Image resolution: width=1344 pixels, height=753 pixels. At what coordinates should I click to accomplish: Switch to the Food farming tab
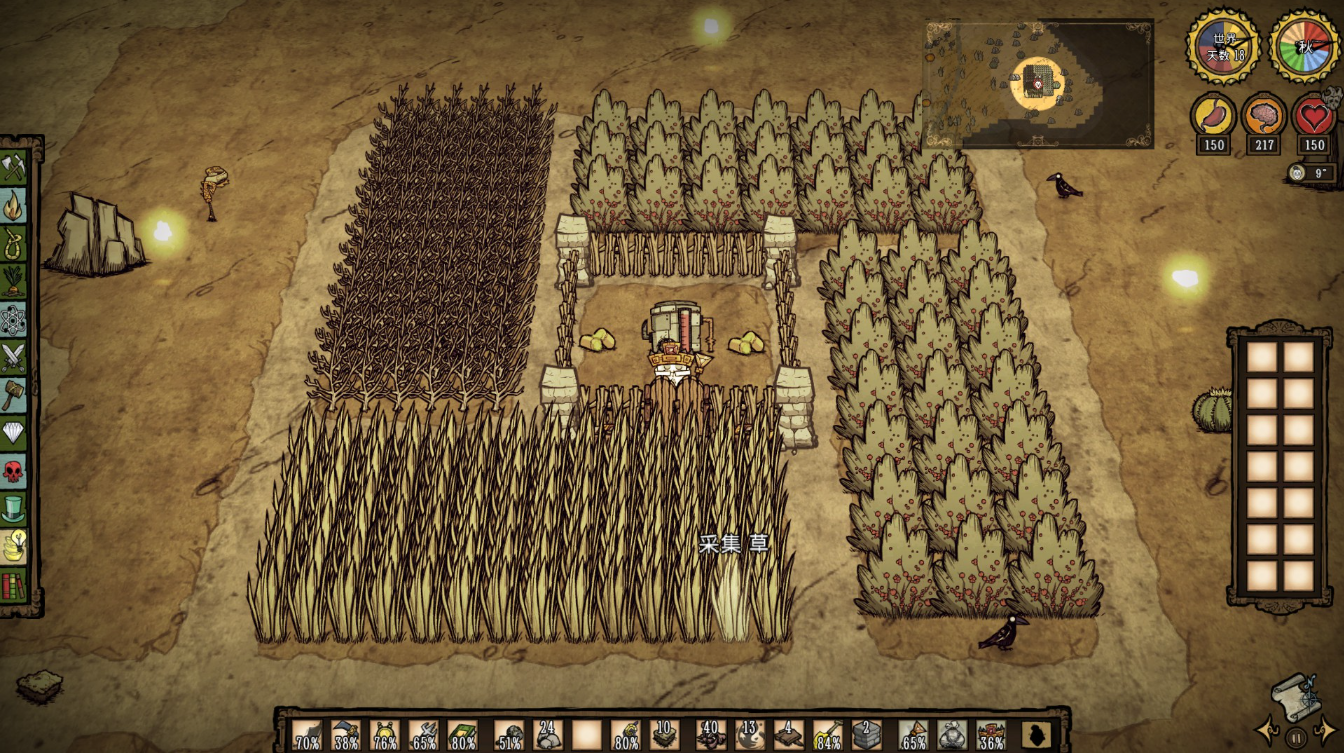pos(14,281)
